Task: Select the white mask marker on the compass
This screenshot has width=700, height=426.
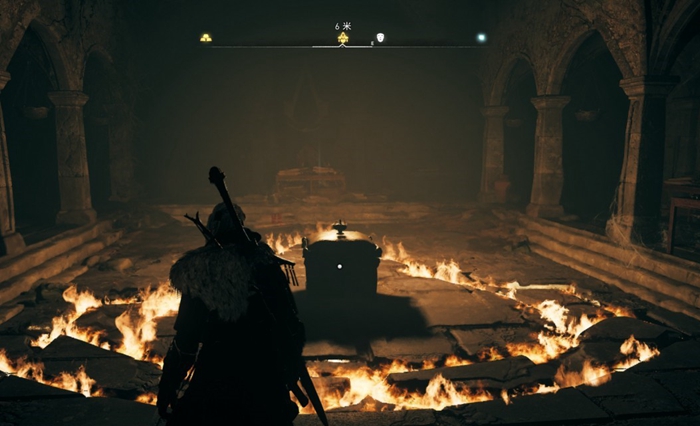Action: pos(380,38)
